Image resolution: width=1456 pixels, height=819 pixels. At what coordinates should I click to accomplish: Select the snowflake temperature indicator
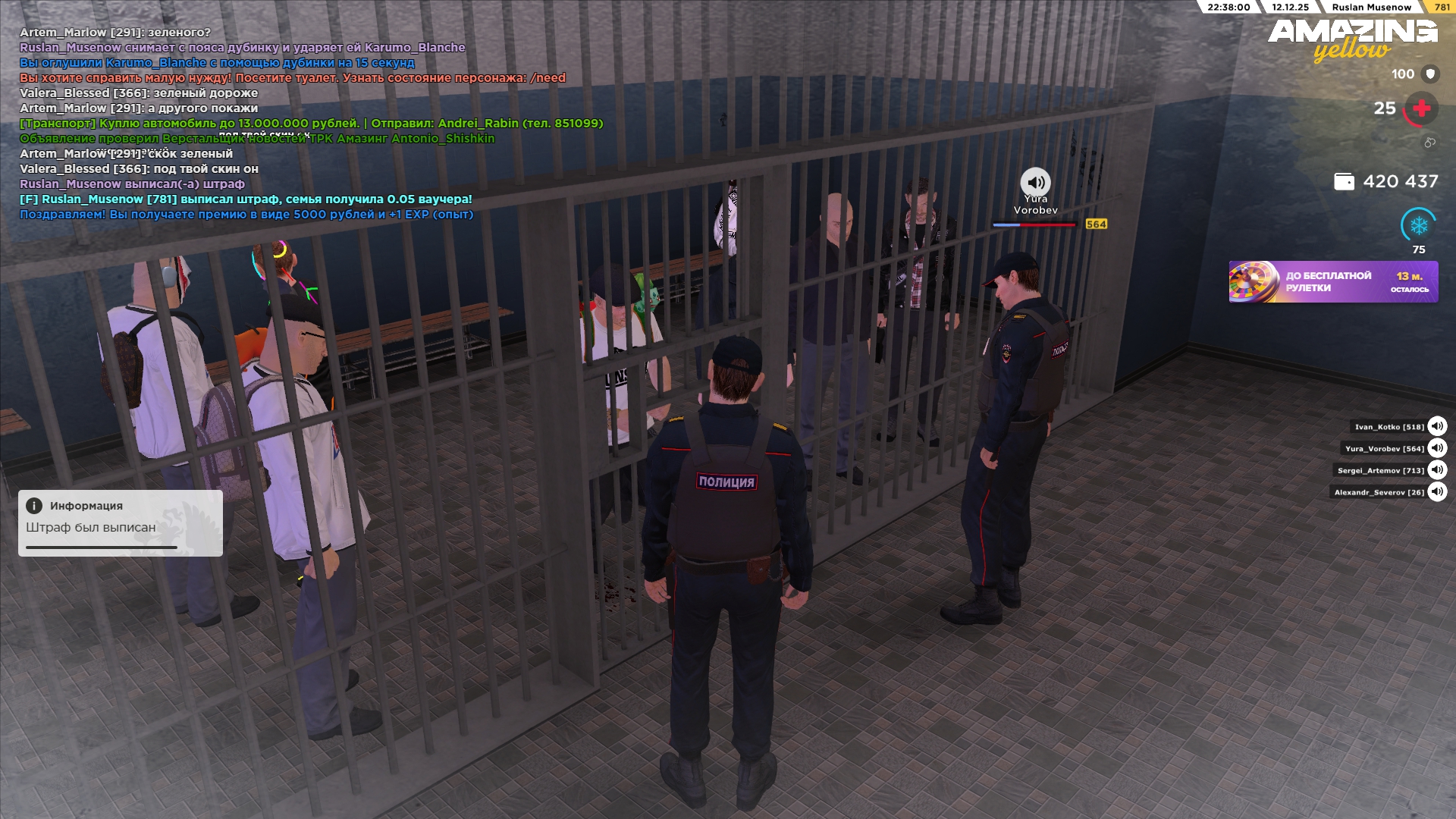click(x=1418, y=225)
